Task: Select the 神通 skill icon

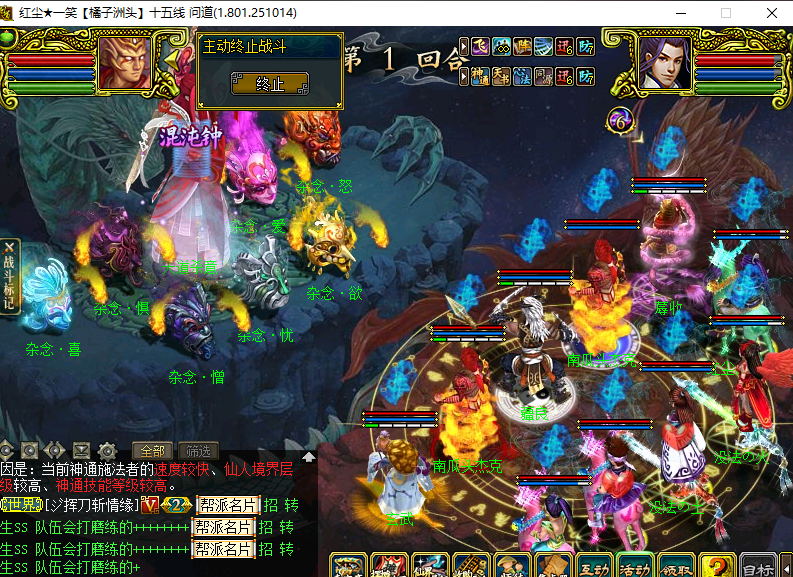Action: click(480, 75)
